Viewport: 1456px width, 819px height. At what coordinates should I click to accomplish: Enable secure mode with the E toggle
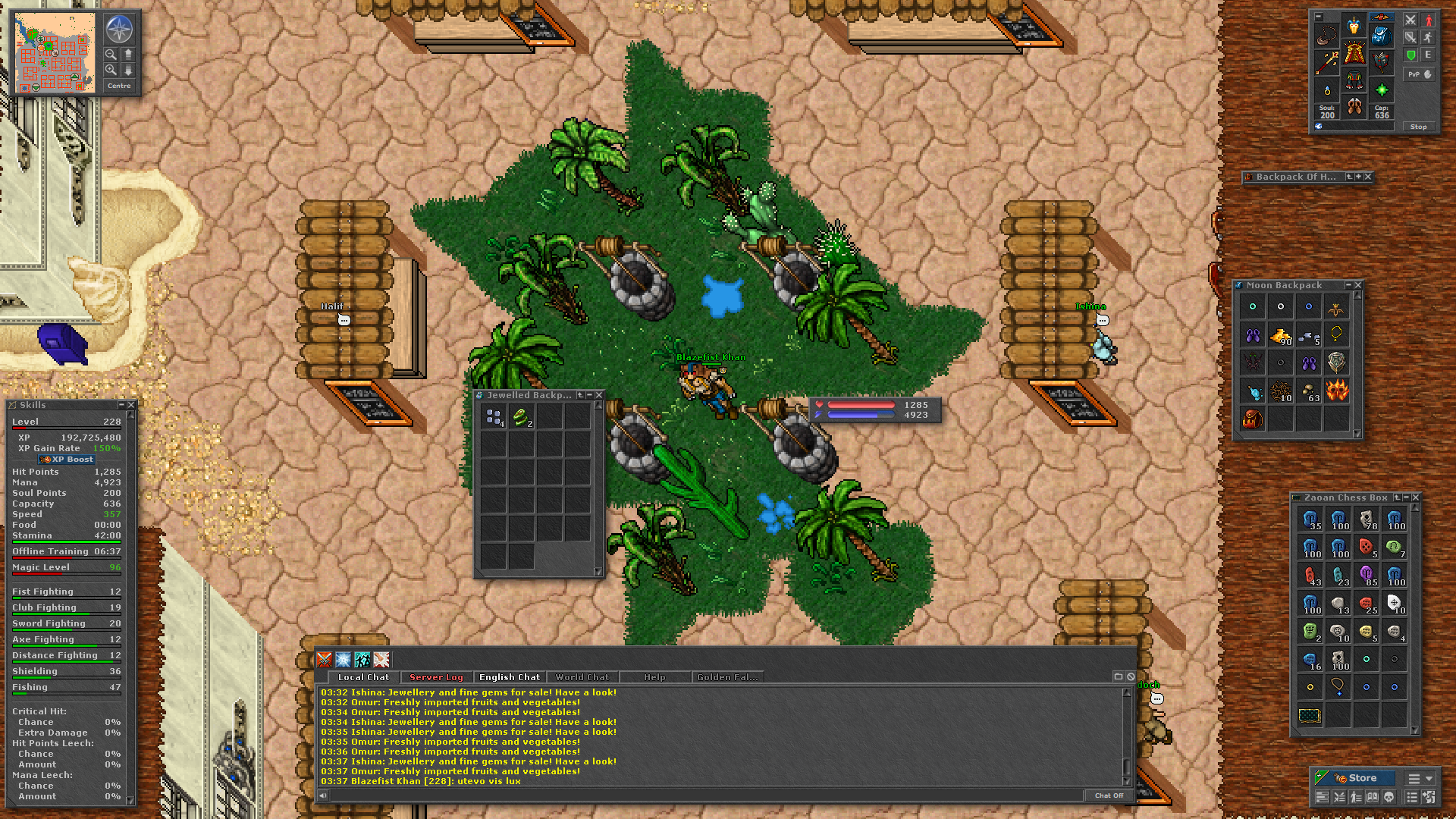pos(1428,55)
